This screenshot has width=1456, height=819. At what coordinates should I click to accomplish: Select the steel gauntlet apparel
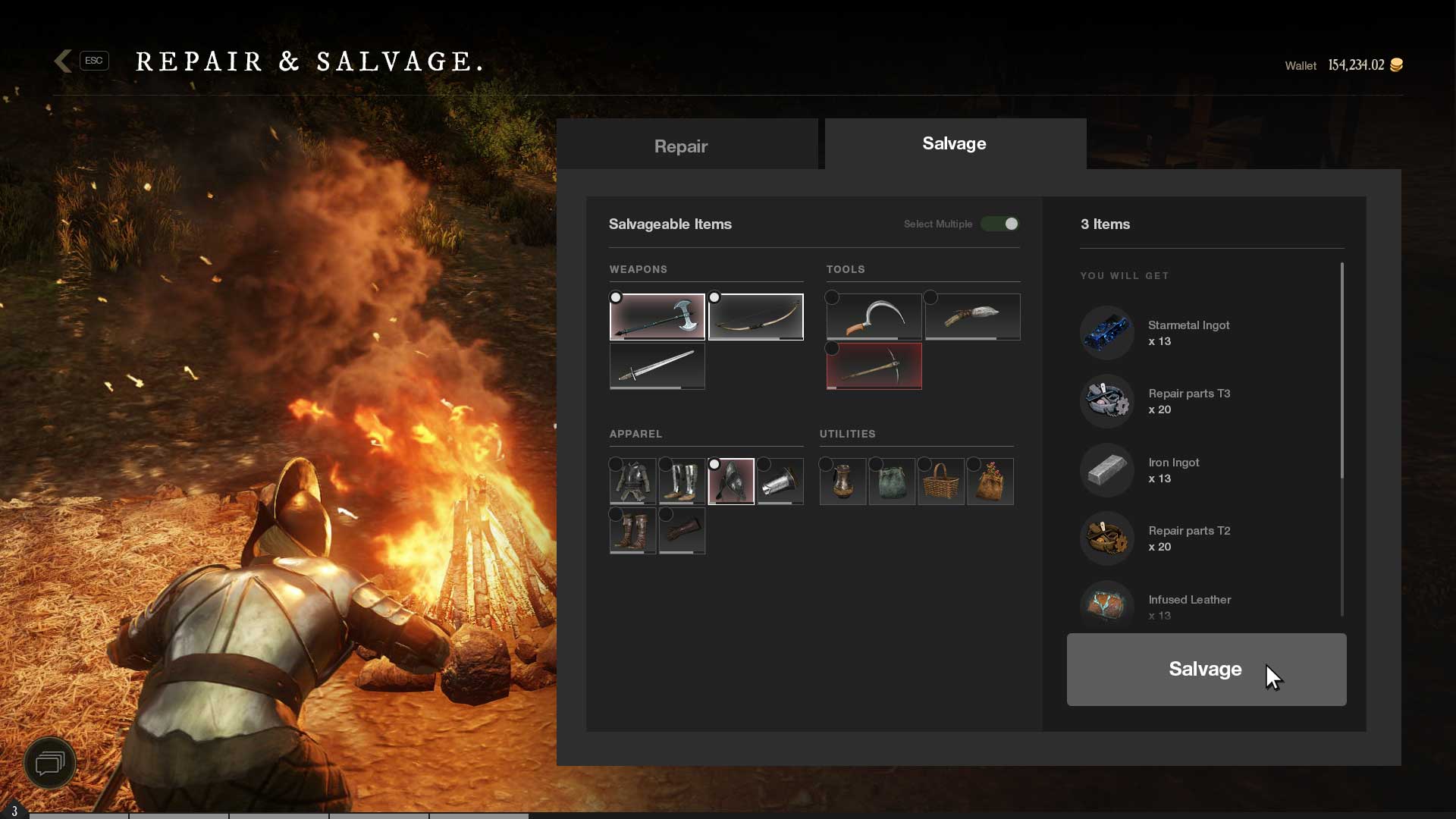click(x=780, y=482)
